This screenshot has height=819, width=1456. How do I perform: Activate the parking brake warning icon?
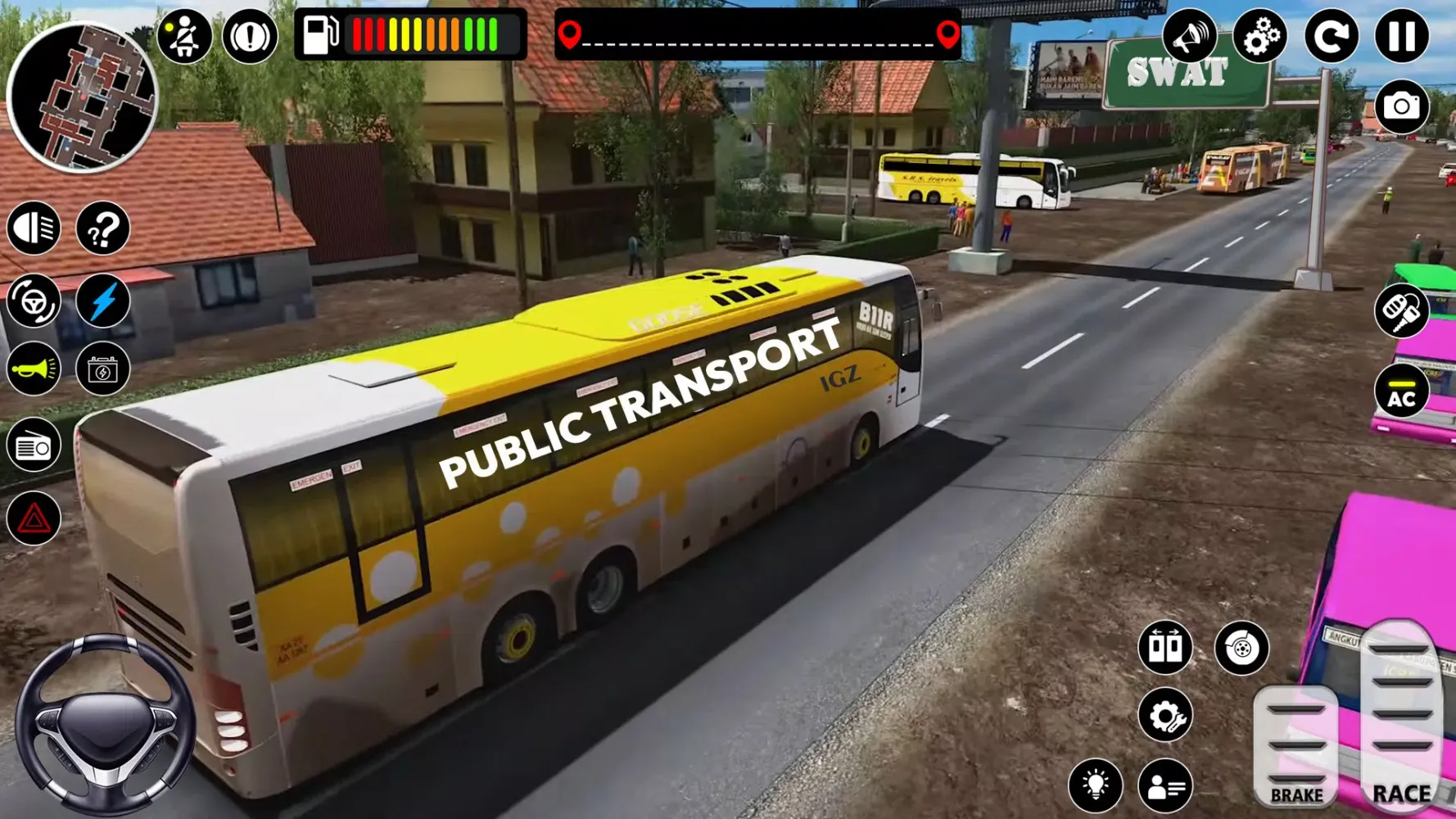tap(250, 36)
